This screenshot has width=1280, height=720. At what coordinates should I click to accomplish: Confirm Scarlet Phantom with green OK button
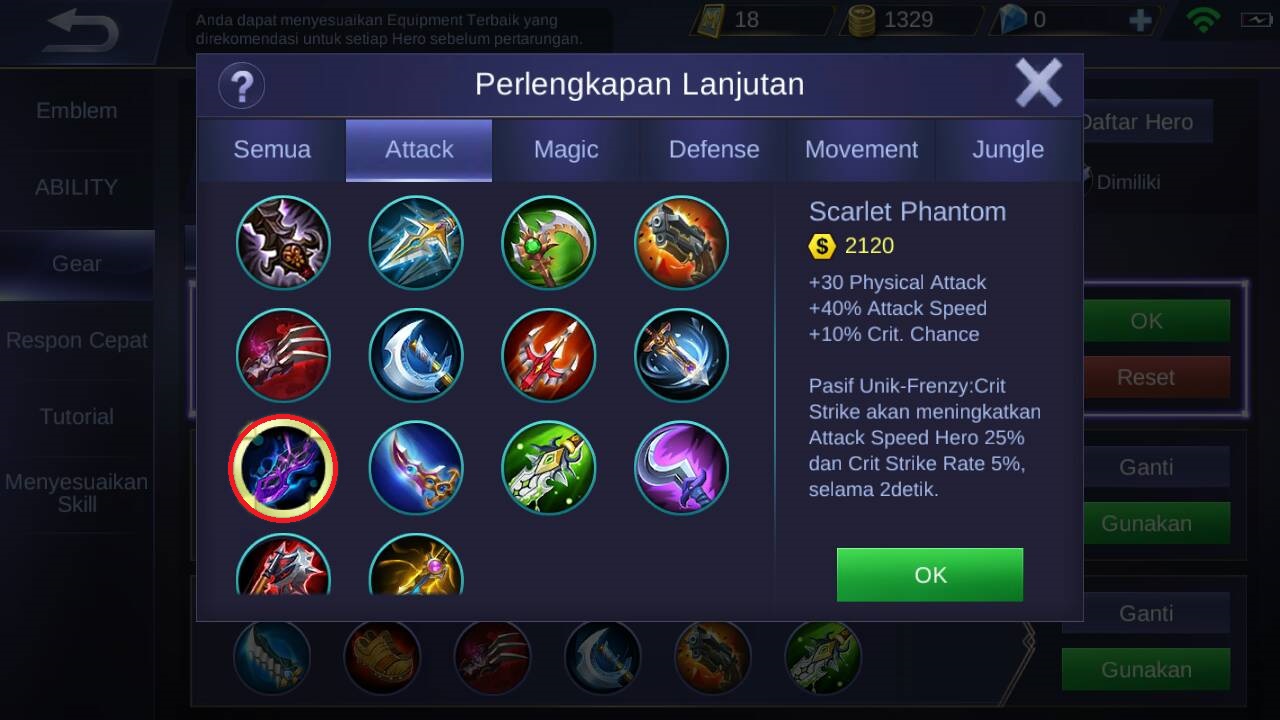929,574
